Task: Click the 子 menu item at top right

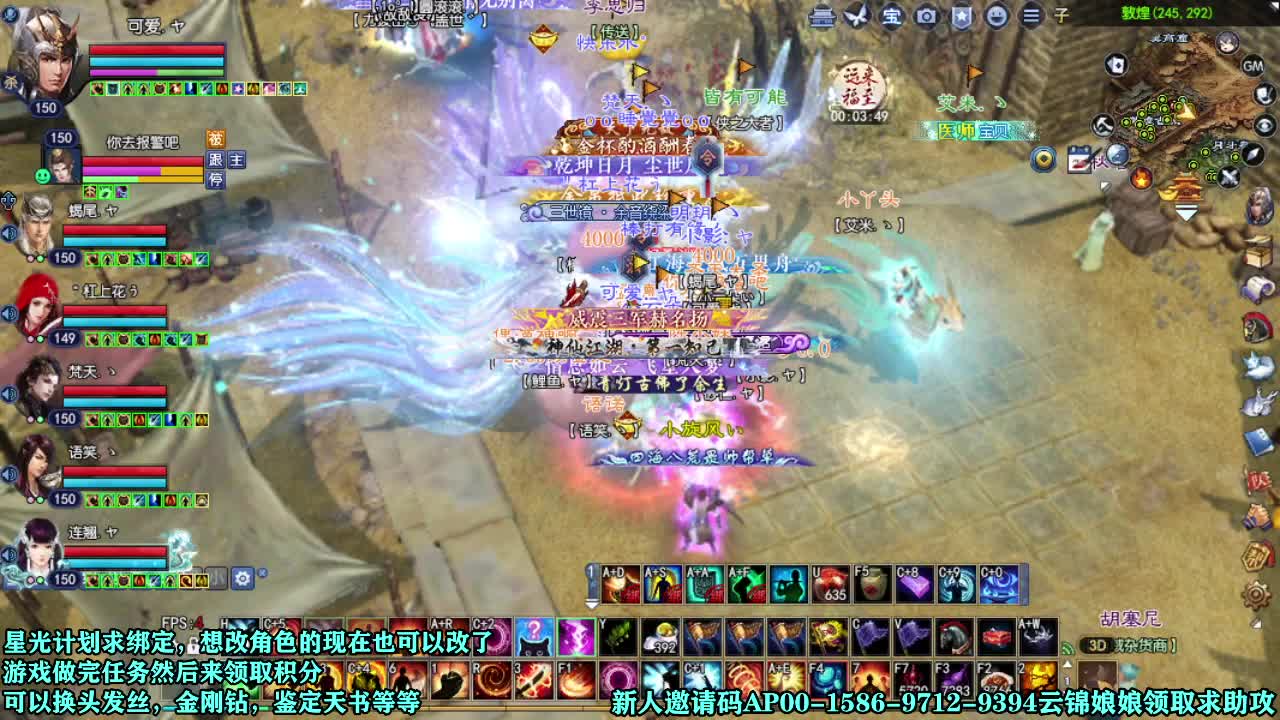Action: [1063, 17]
